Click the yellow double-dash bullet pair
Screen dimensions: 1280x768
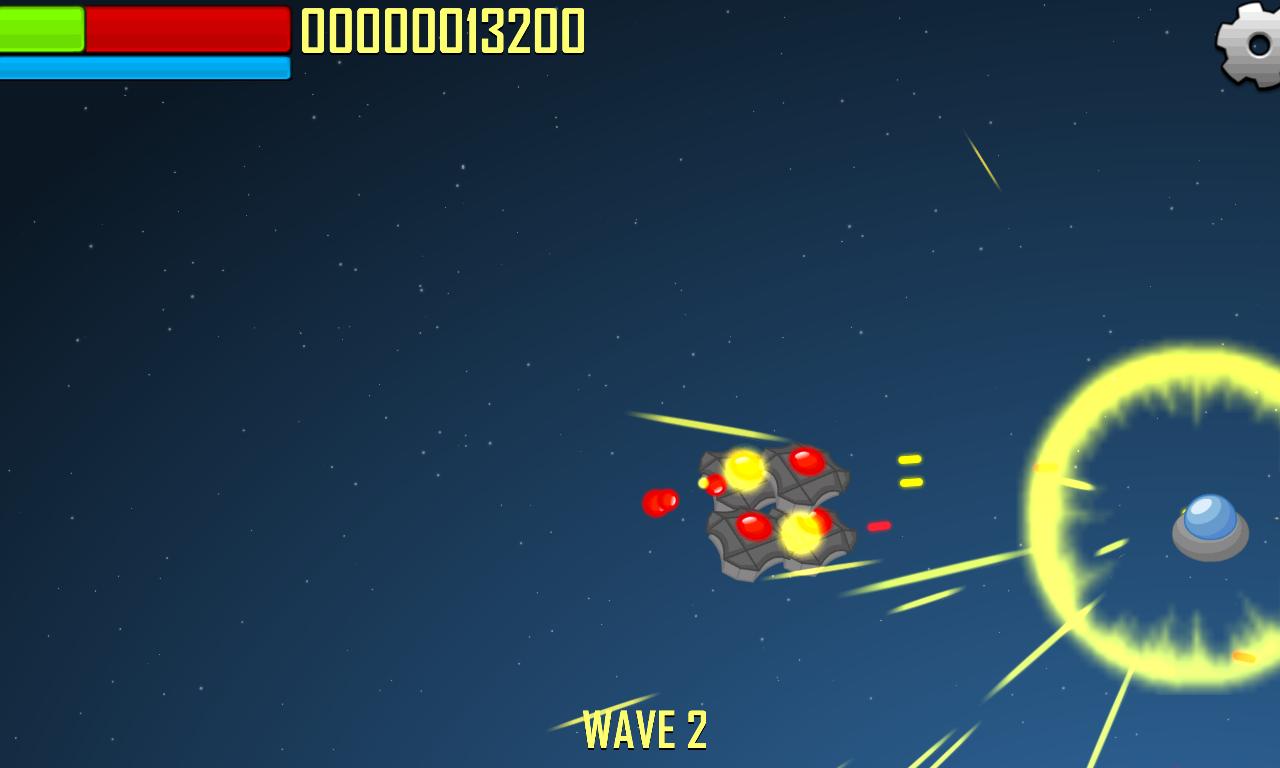pyautogui.click(x=909, y=472)
